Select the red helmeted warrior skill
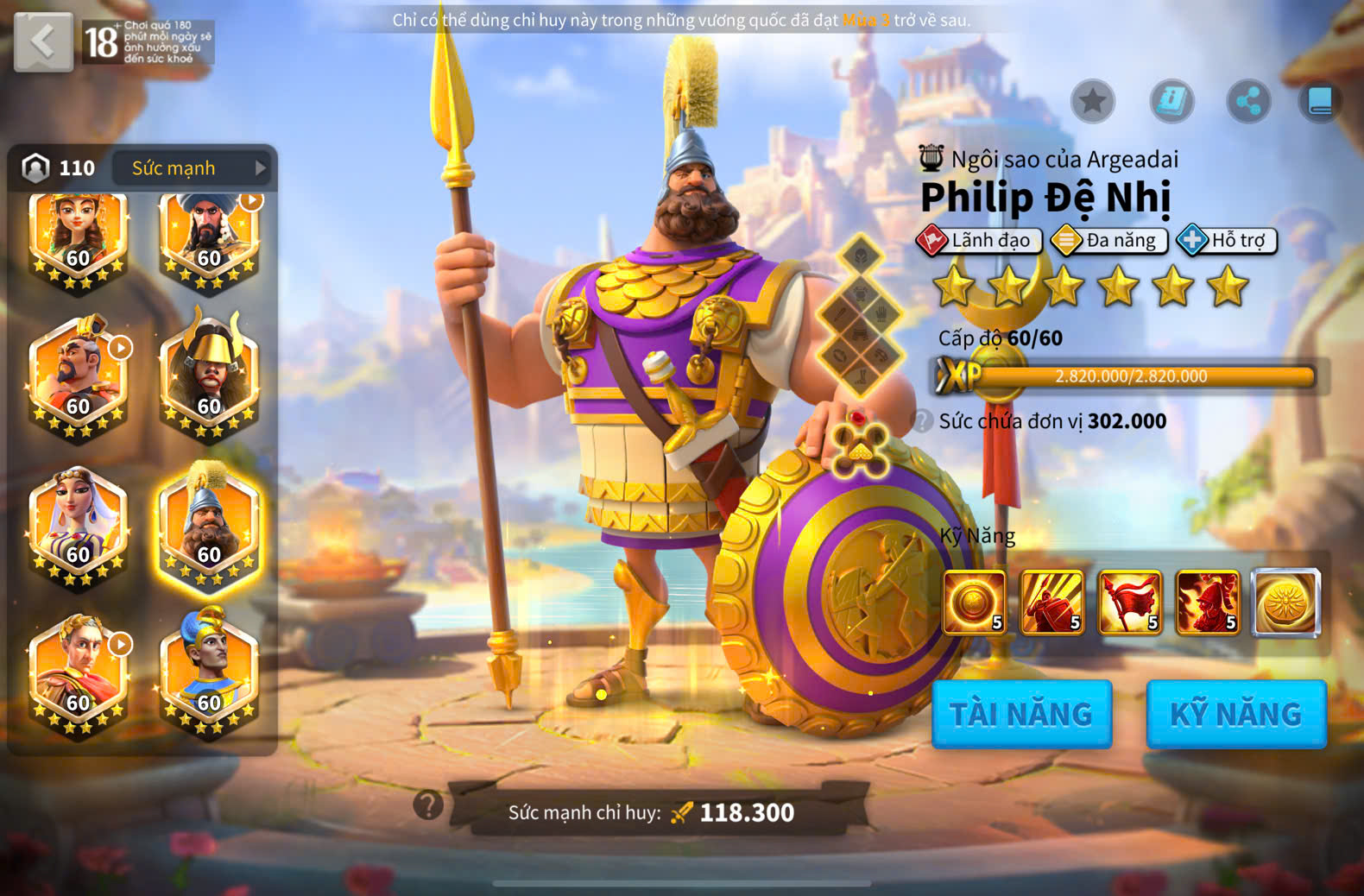The width and height of the screenshot is (1364, 896). [x=1208, y=602]
